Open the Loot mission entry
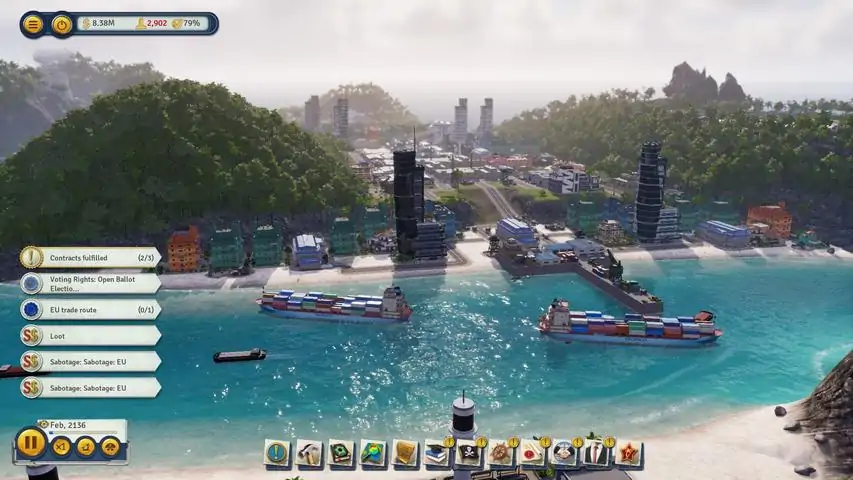Viewport: 853px width, 480px height. [90, 335]
